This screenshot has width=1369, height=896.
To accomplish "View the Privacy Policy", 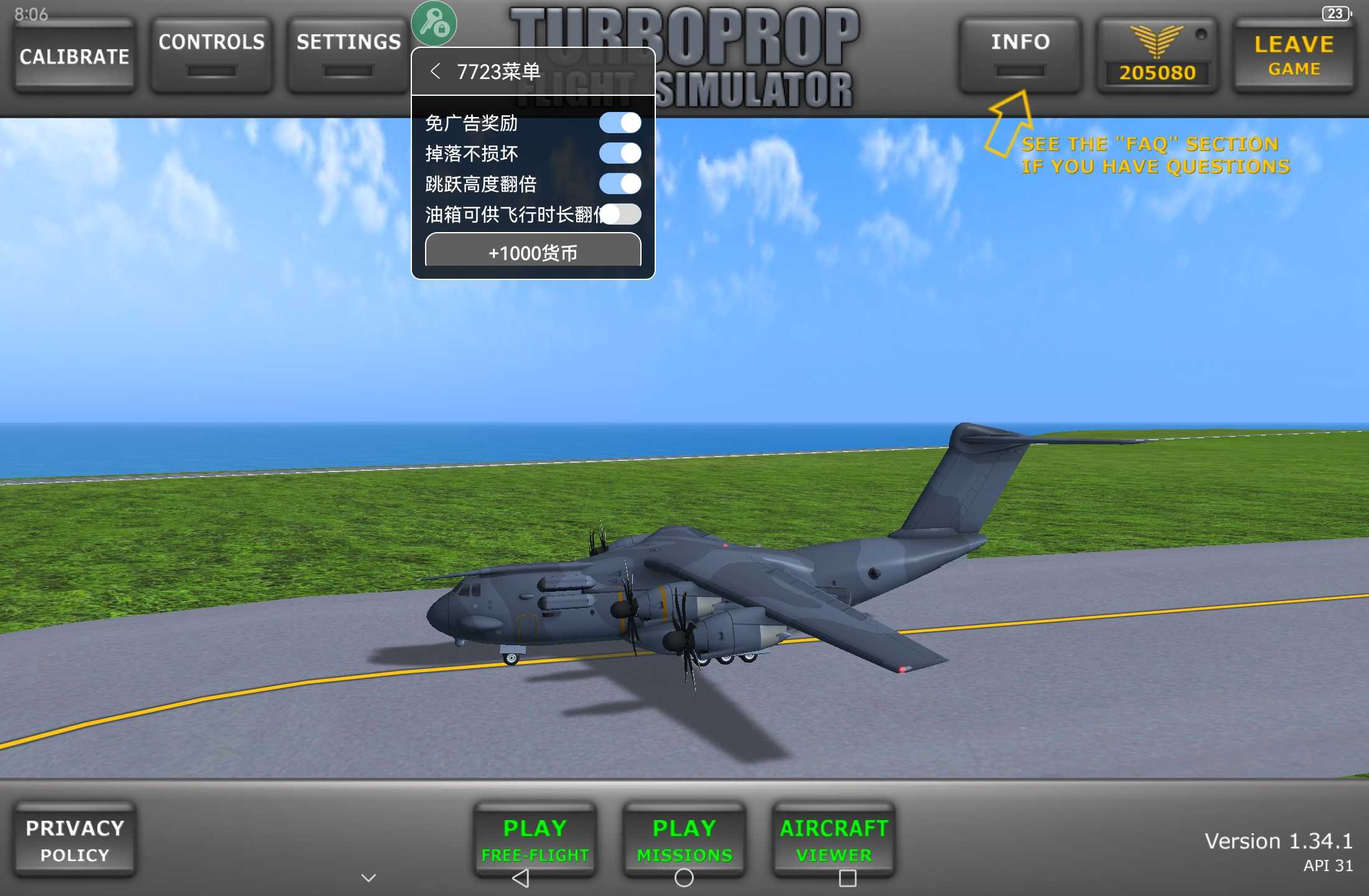I will click(75, 840).
